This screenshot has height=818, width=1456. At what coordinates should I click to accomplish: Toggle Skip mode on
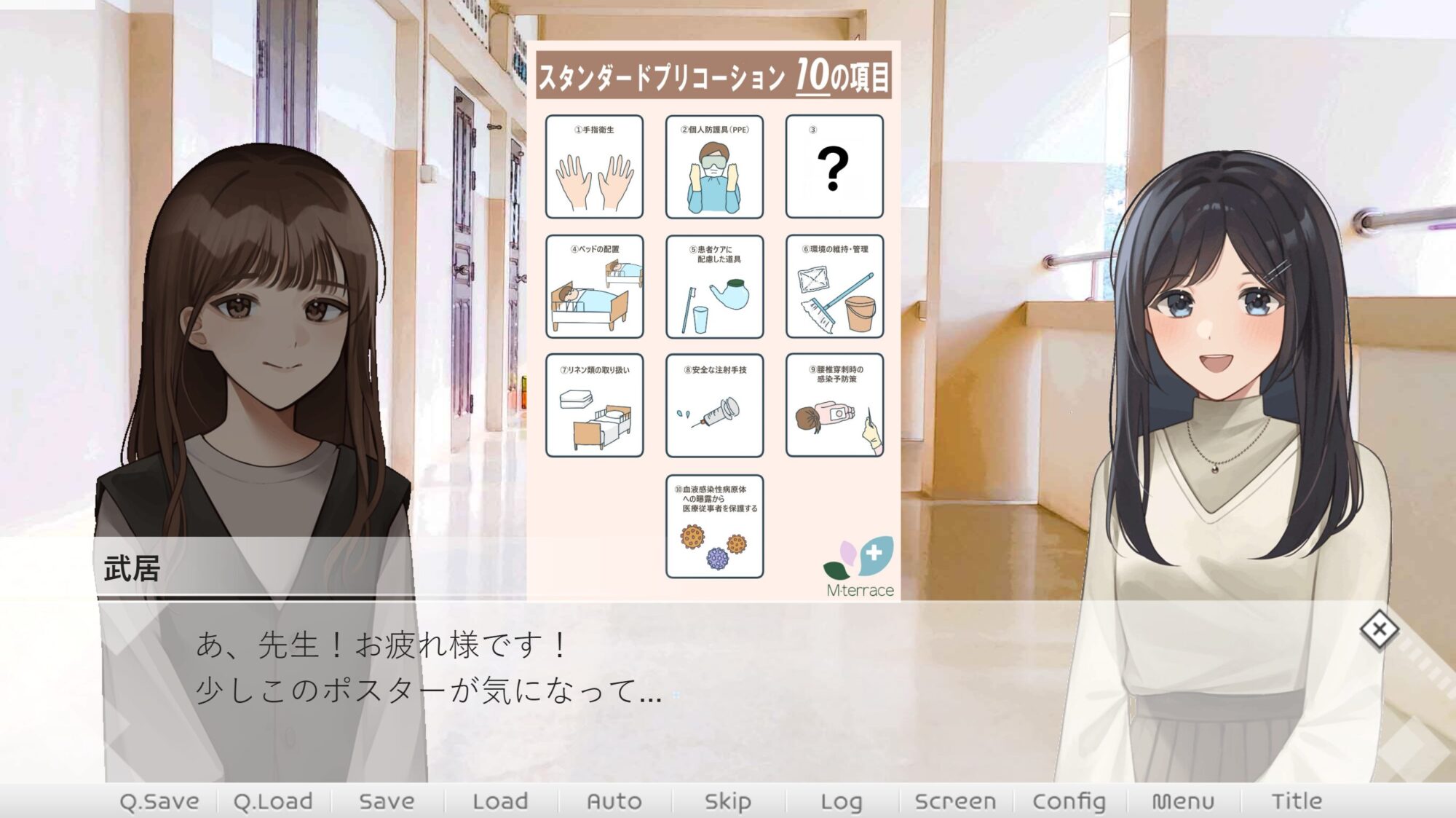(727, 799)
